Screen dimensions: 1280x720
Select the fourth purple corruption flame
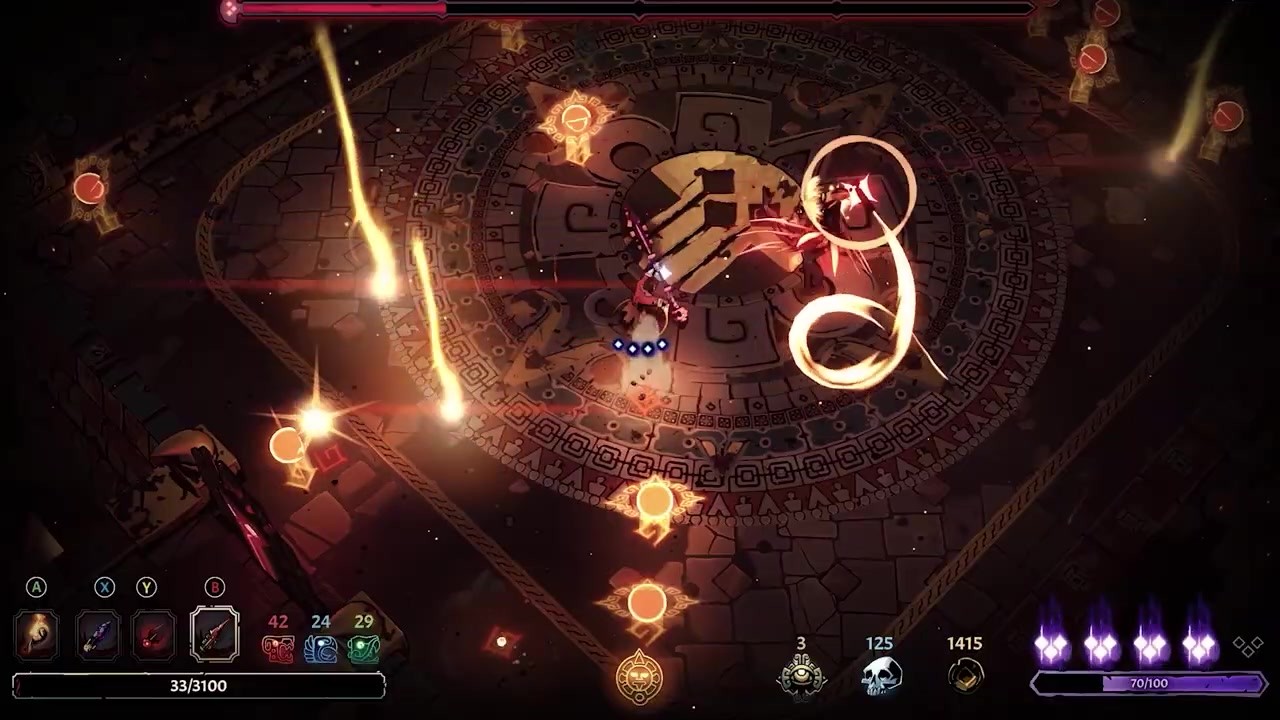(x=1199, y=645)
